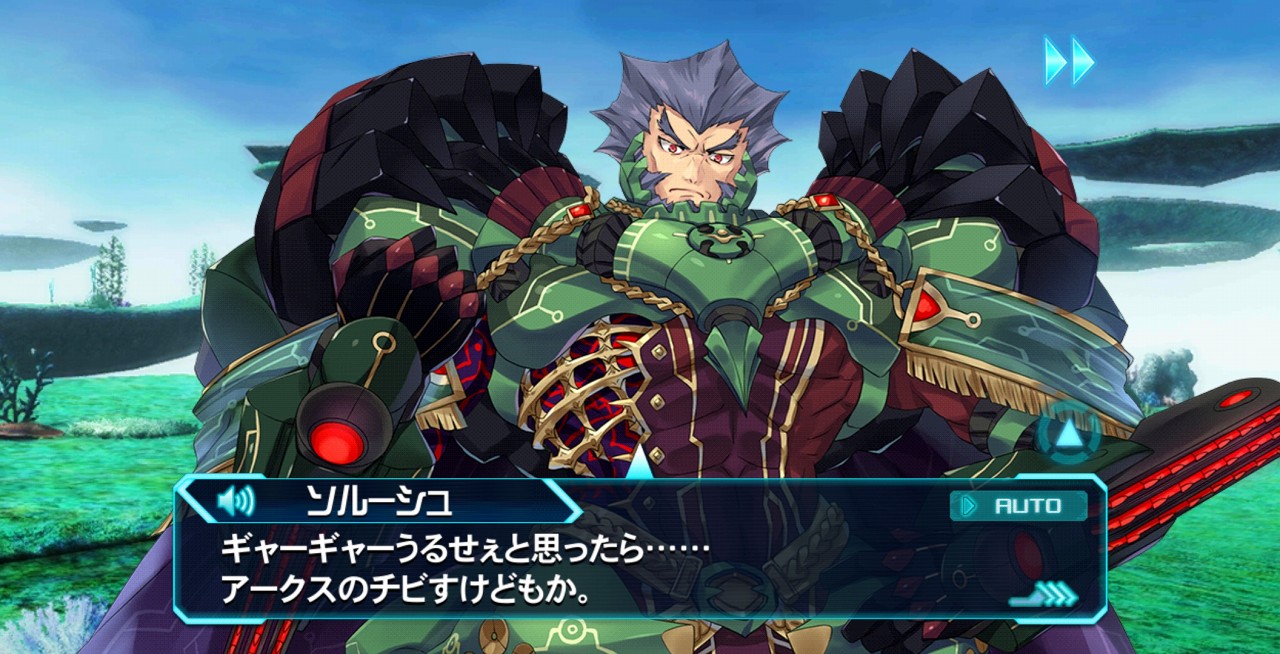Skip the scene with the fast-forward arrows

point(1069,61)
